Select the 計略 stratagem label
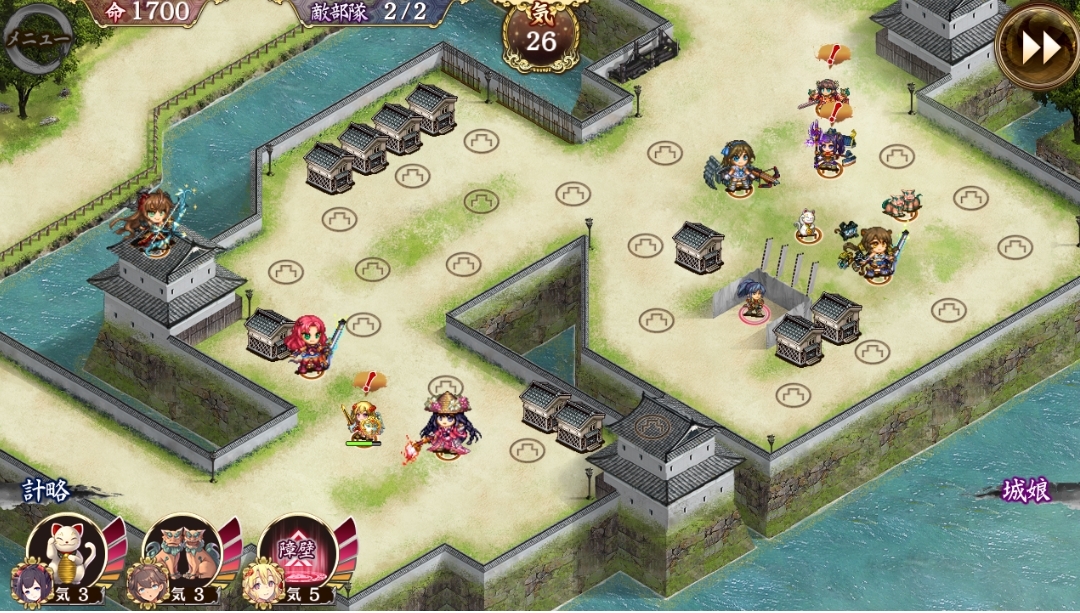This screenshot has width=1080, height=613. pos(47,491)
